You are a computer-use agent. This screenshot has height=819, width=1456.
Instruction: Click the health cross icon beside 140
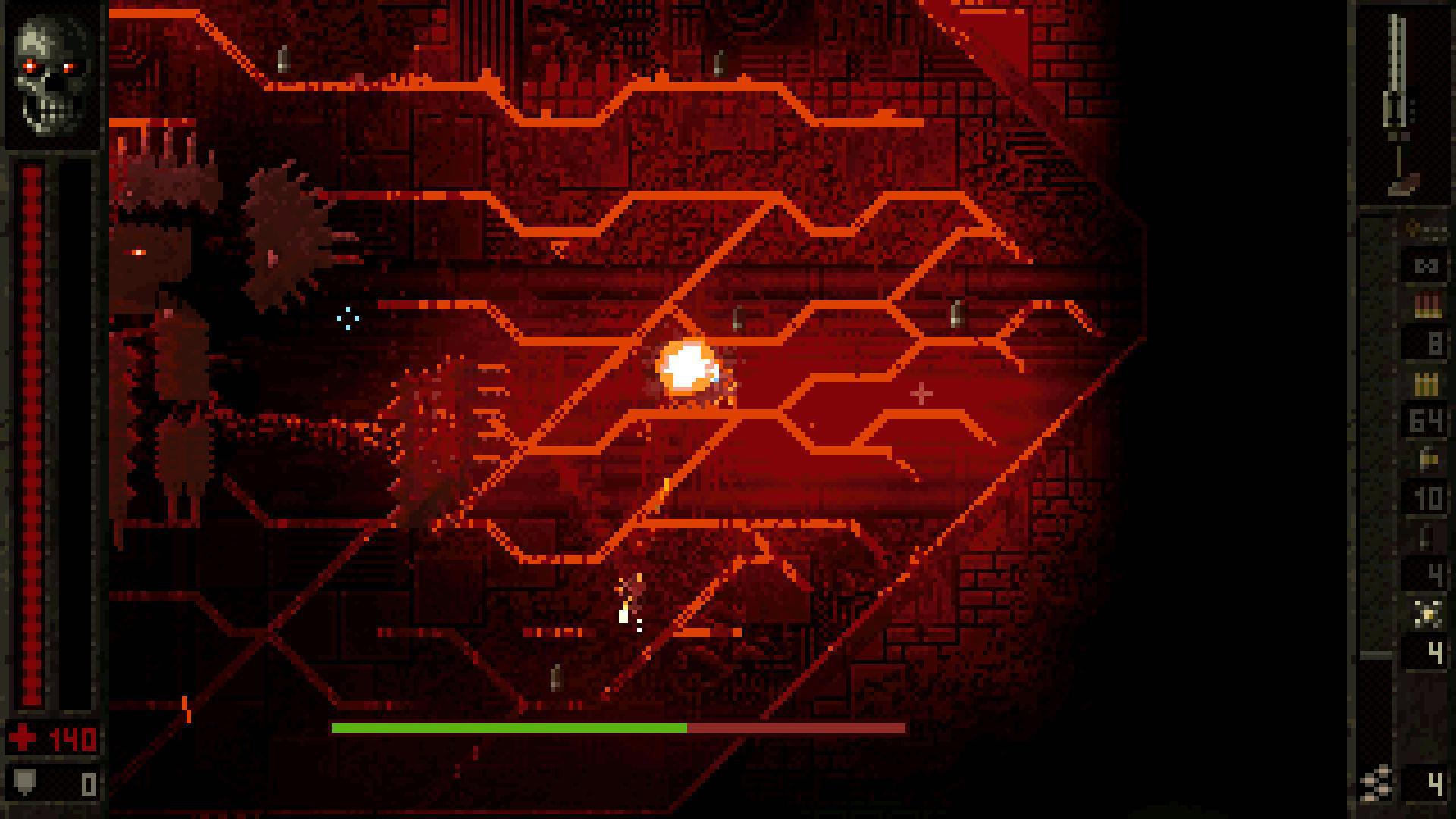[x=20, y=737]
